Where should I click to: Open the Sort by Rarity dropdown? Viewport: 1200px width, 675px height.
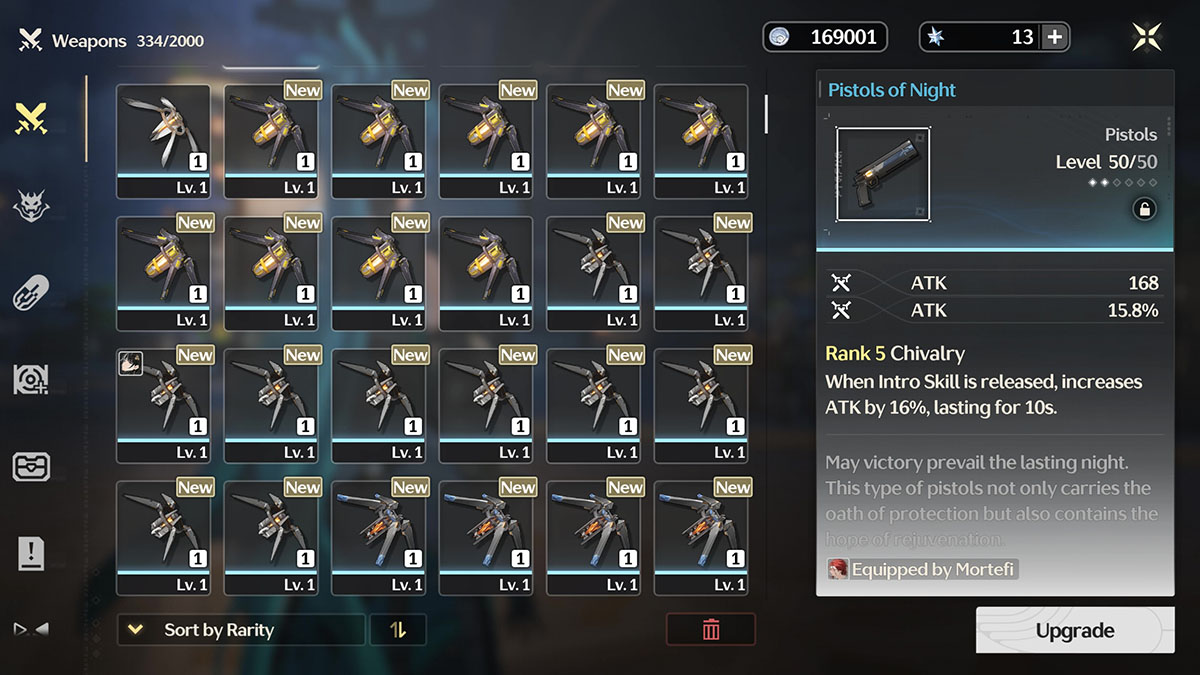[x=240, y=630]
